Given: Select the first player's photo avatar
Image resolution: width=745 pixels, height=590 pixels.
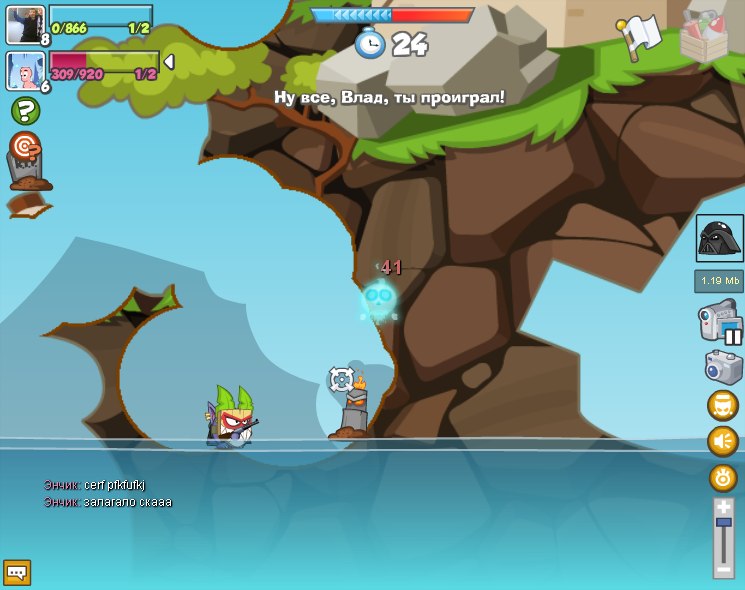Looking at the screenshot, I should pos(23,23).
